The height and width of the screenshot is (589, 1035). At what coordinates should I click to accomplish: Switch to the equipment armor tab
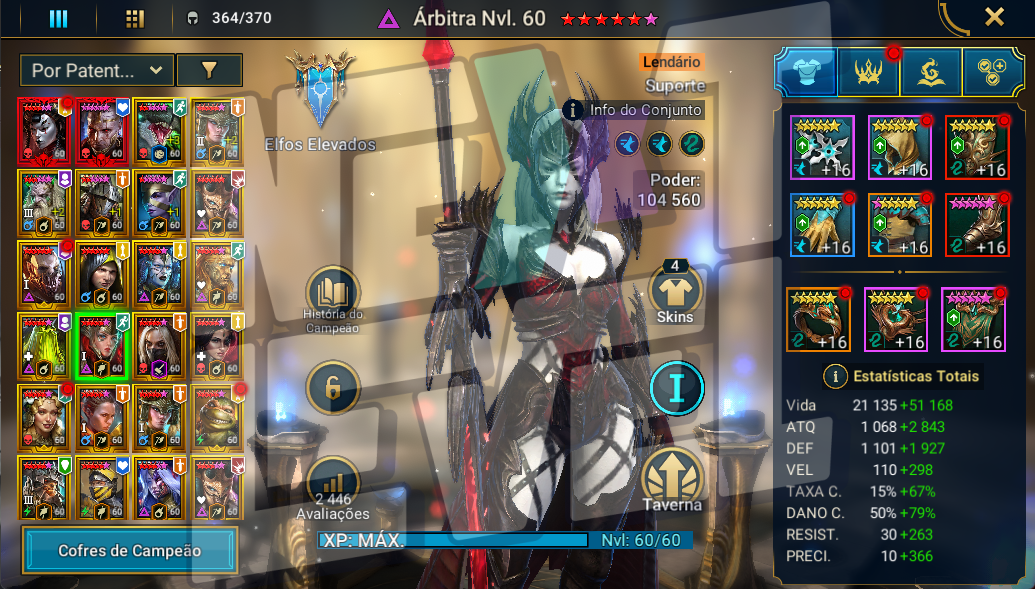tap(806, 72)
